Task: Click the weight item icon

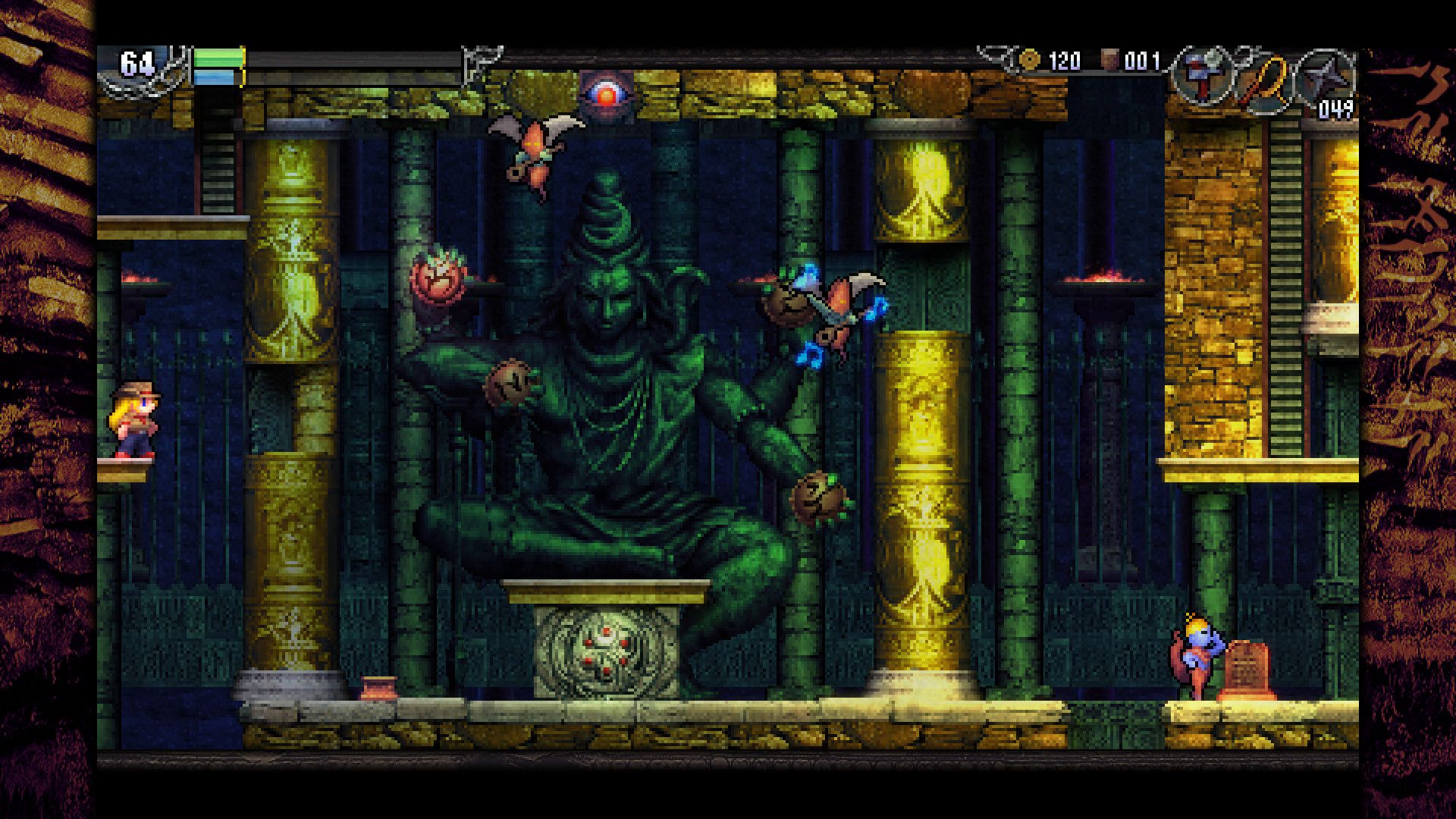Action: (x=1110, y=60)
